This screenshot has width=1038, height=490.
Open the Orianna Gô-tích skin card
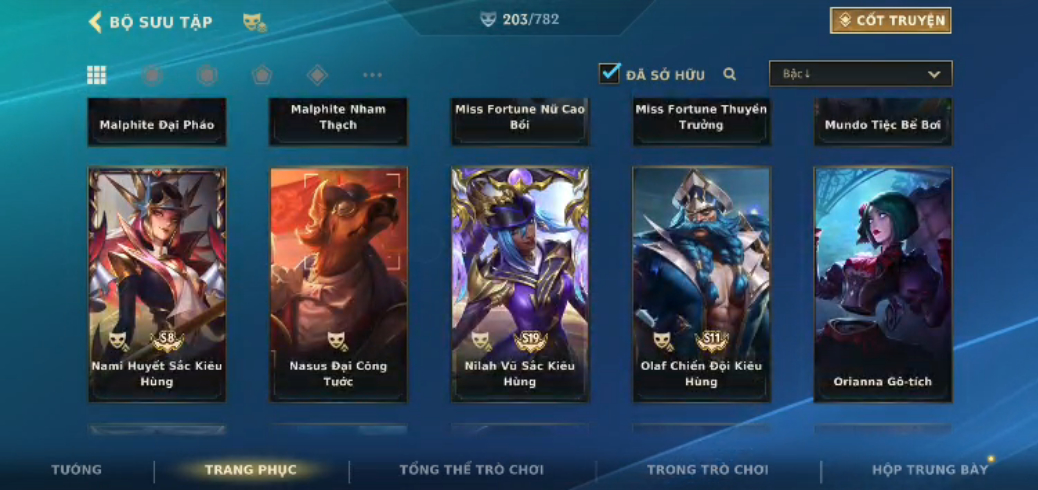pyautogui.click(x=882, y=284)
